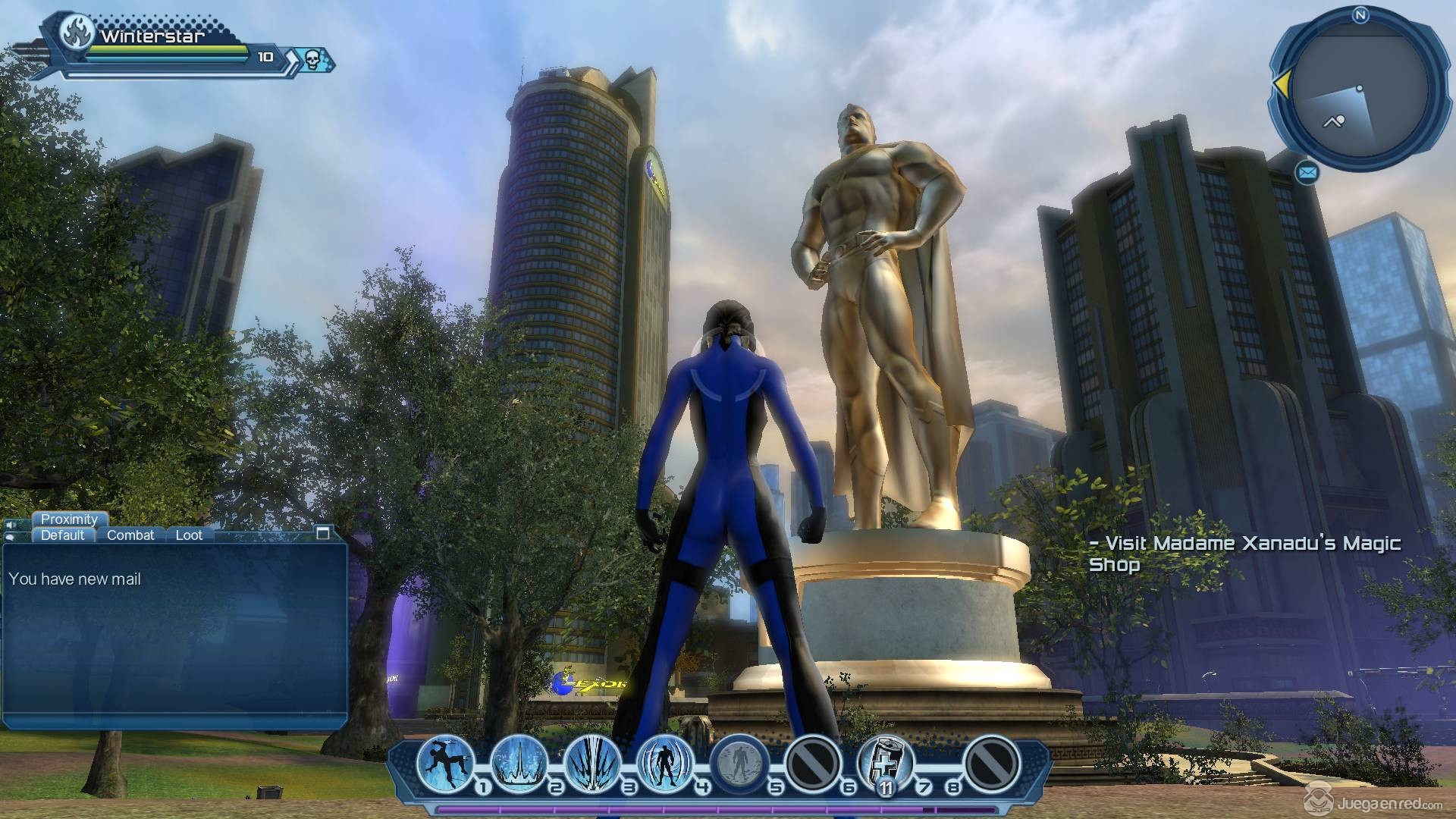
Task: Use the ice spike ability in slot 2
Action: pos(519,762)
